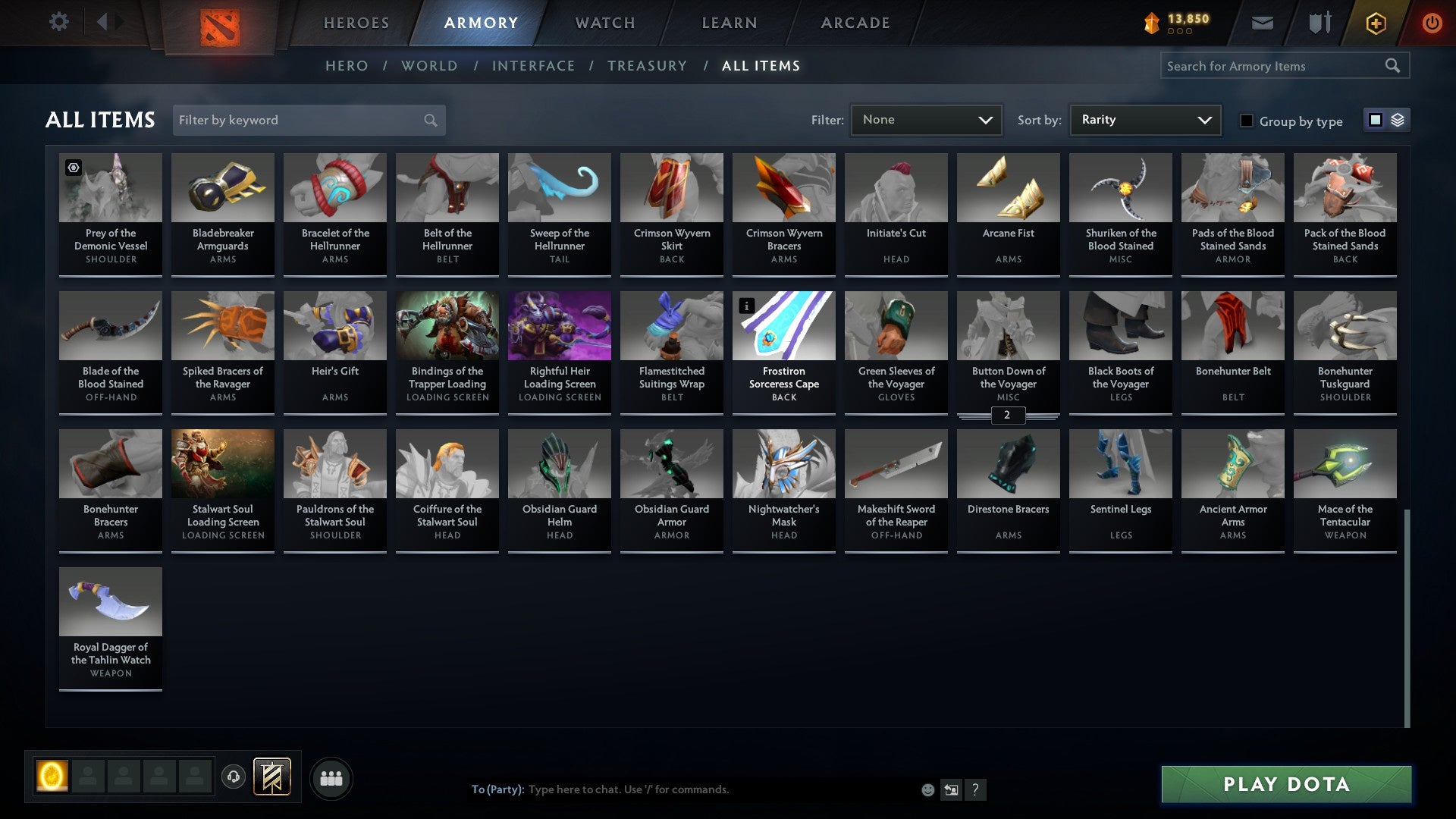
Task: Select the Frostiron Sorceress Cape thumbnail
Action: [x=783, y=326]
